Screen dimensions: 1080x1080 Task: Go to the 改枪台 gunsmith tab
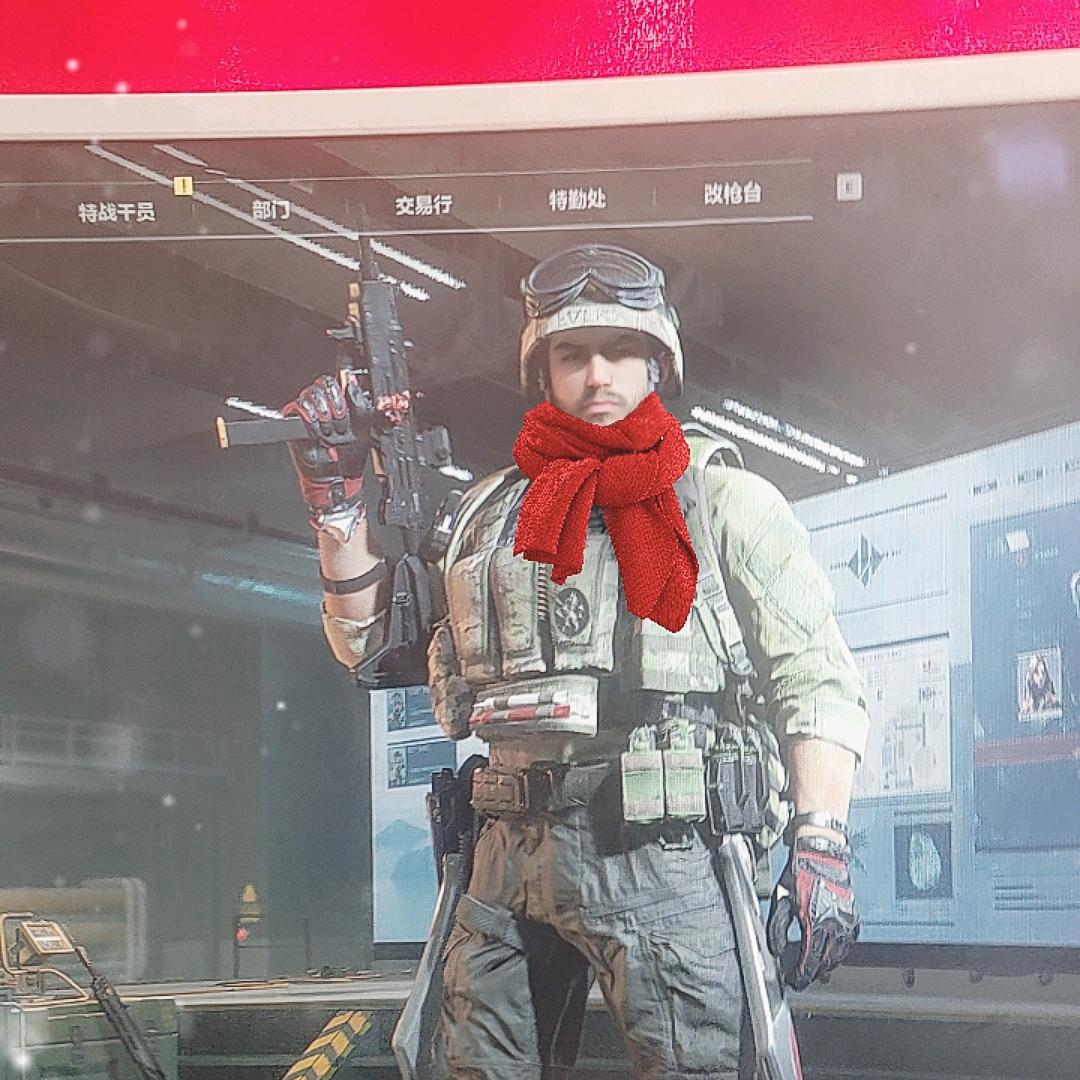[732, 194]
